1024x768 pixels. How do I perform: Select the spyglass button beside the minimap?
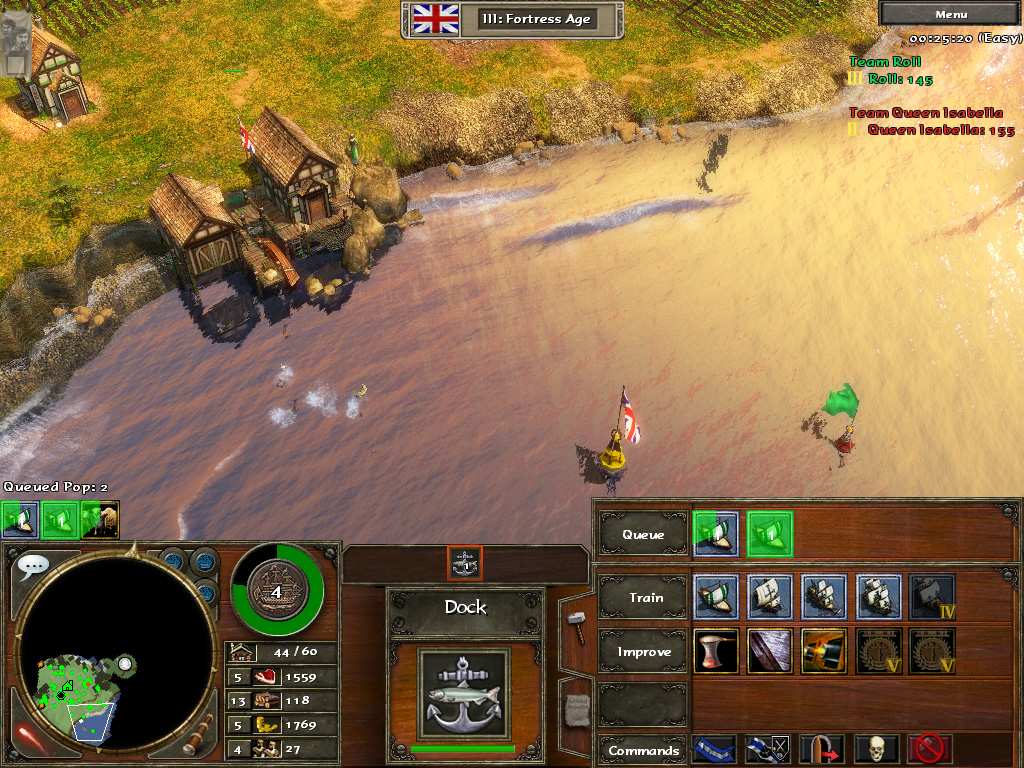198,735
